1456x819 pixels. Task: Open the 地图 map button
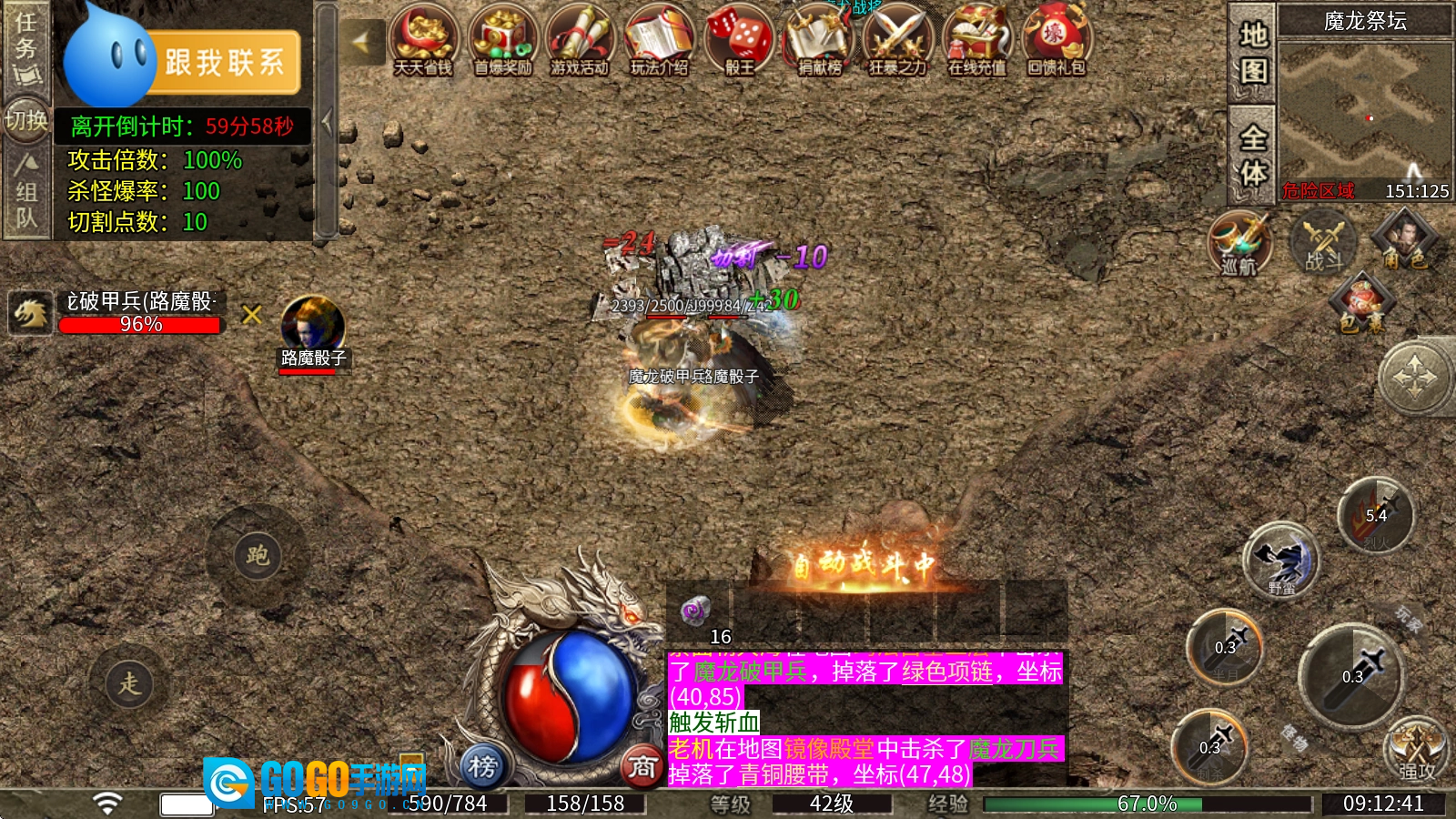[x=1253, y=51]
